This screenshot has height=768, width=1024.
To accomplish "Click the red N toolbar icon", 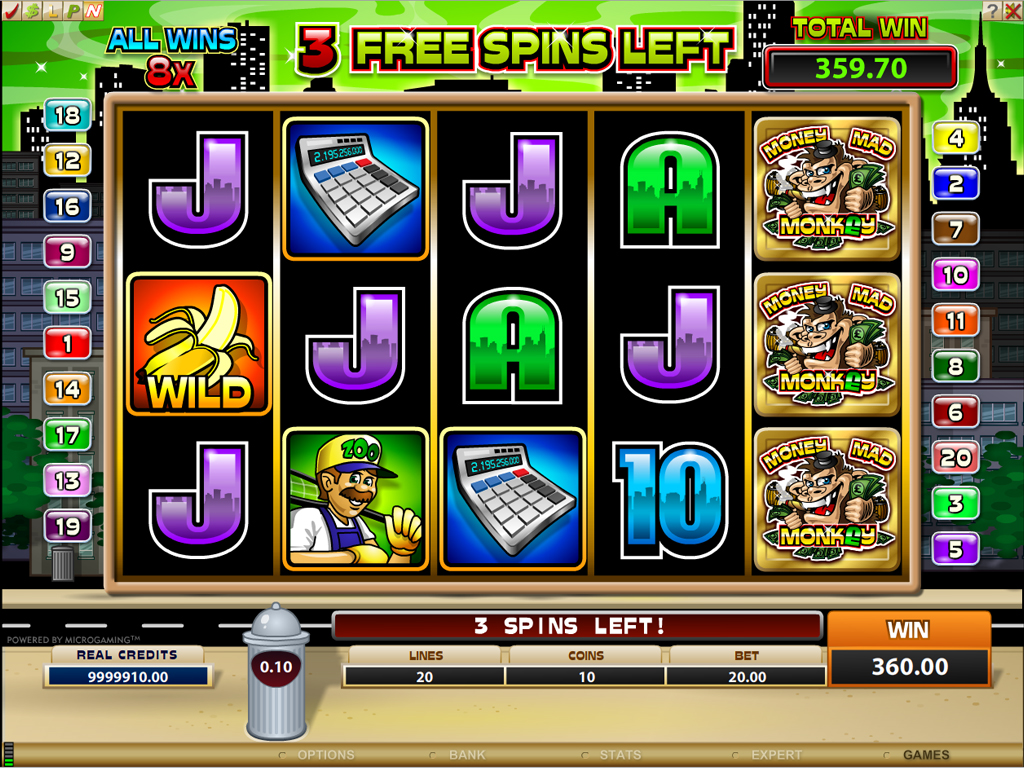I will tap(93, 10).
